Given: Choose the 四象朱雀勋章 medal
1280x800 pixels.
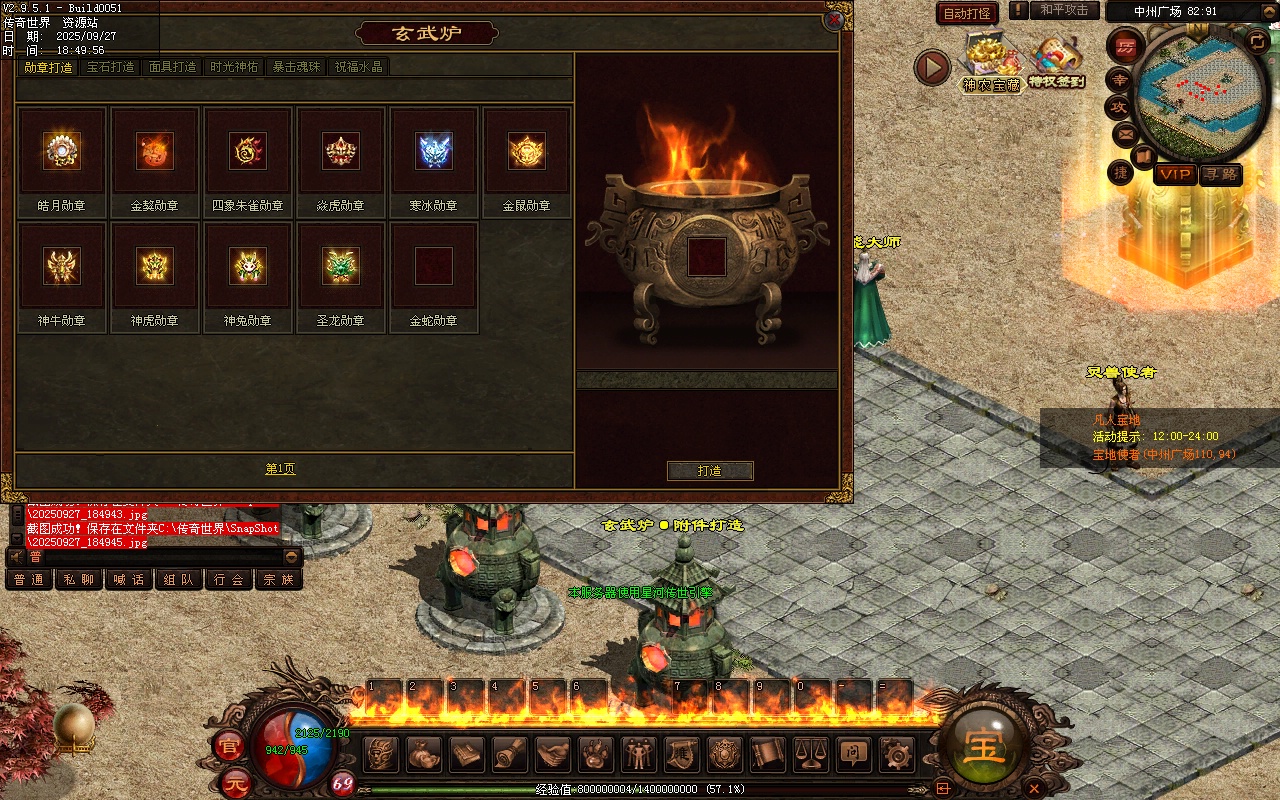Looking at the screenshot, I should click(x=248, y=151).
